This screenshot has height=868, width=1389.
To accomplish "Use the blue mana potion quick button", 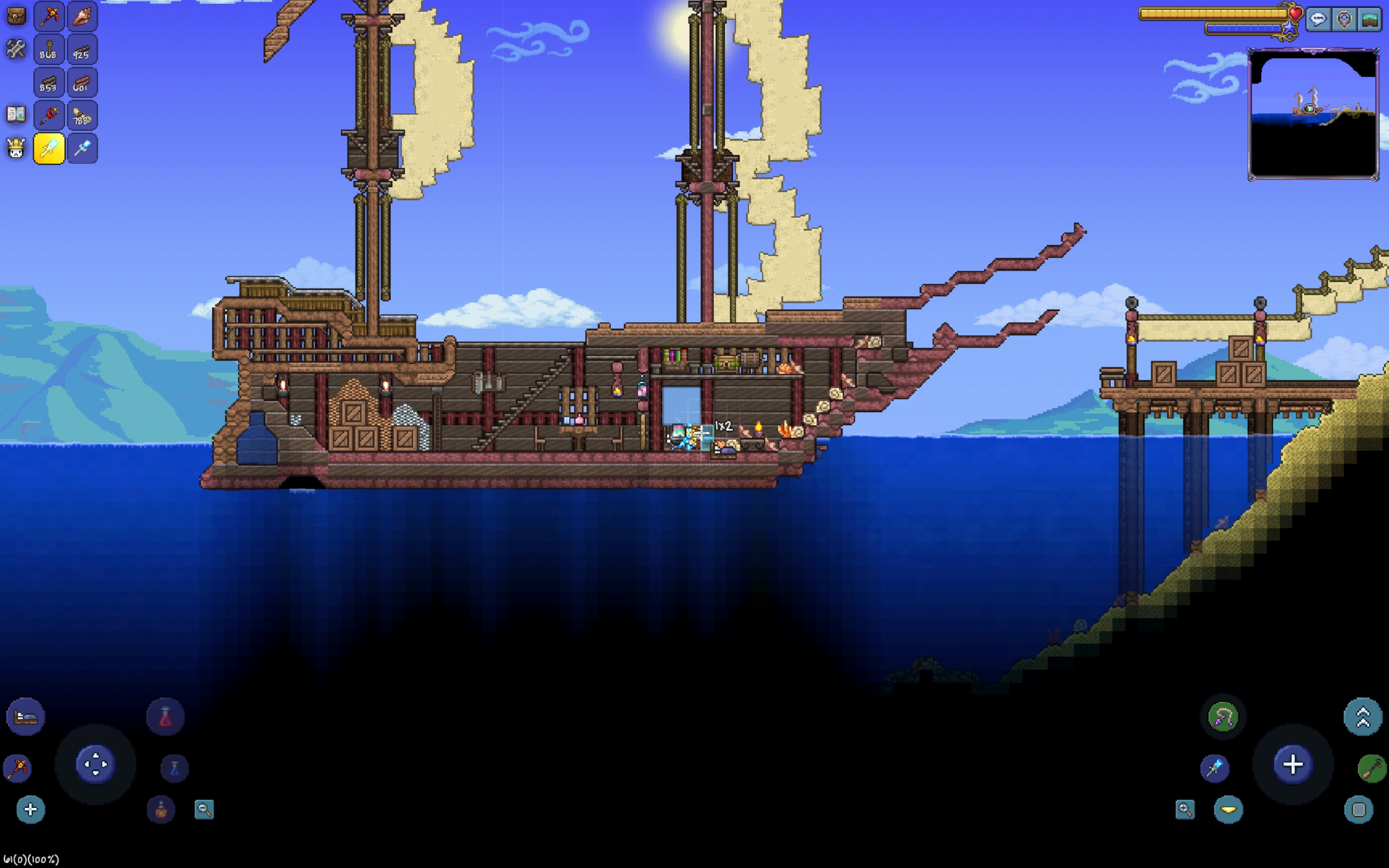I will (175, 769).
